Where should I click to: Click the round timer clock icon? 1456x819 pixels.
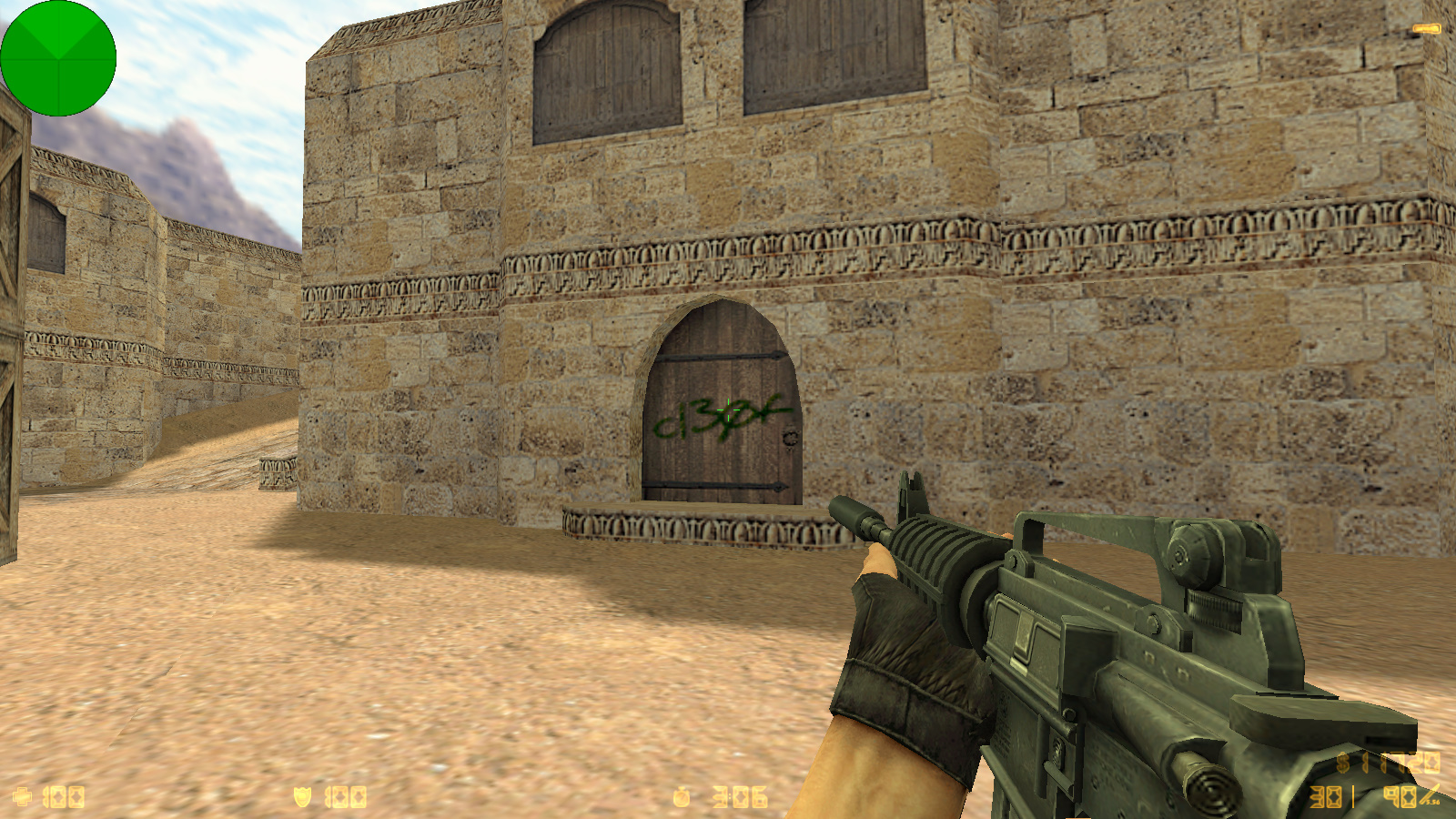click(682, 796)
